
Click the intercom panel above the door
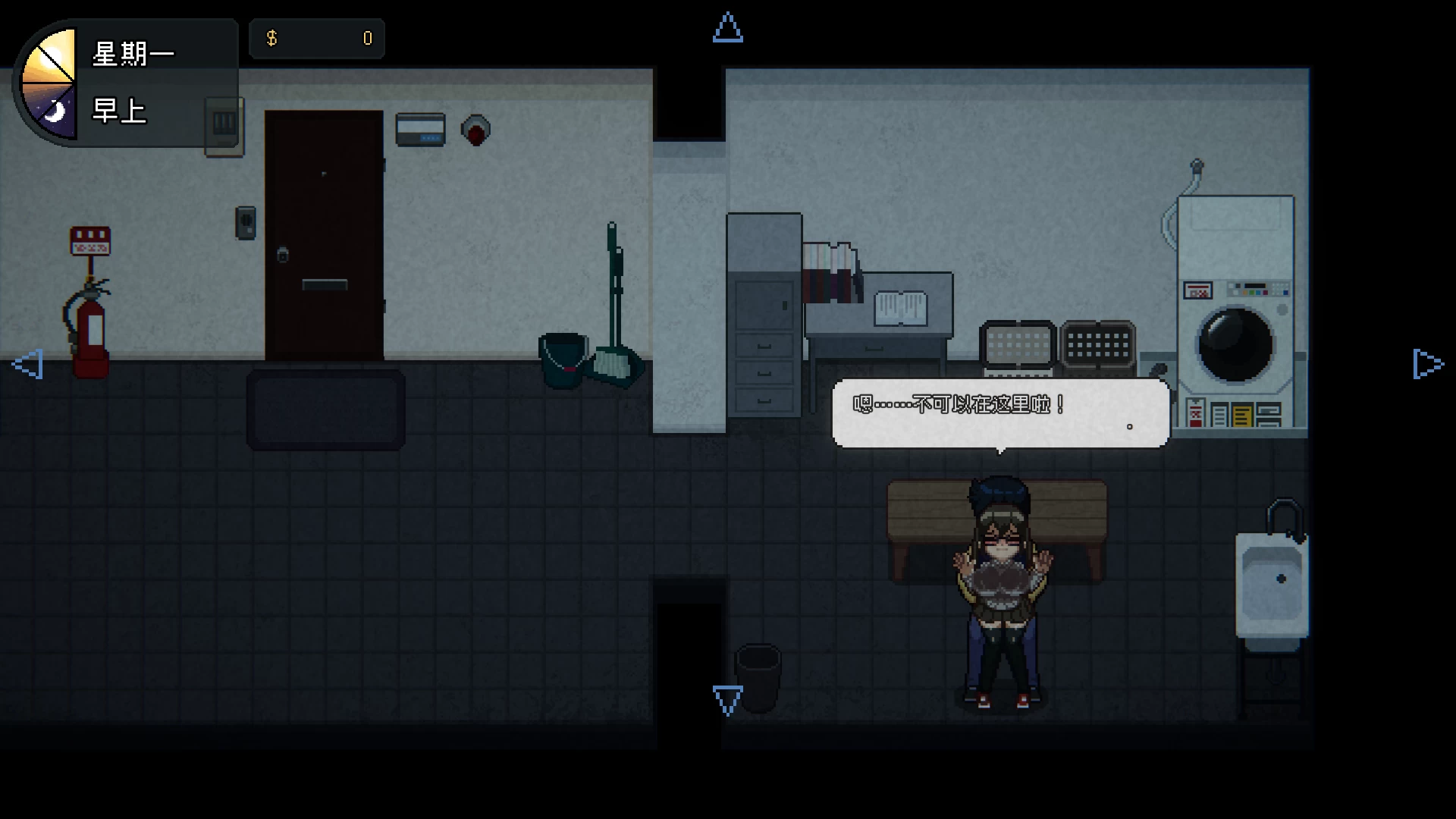coord(419,130)
